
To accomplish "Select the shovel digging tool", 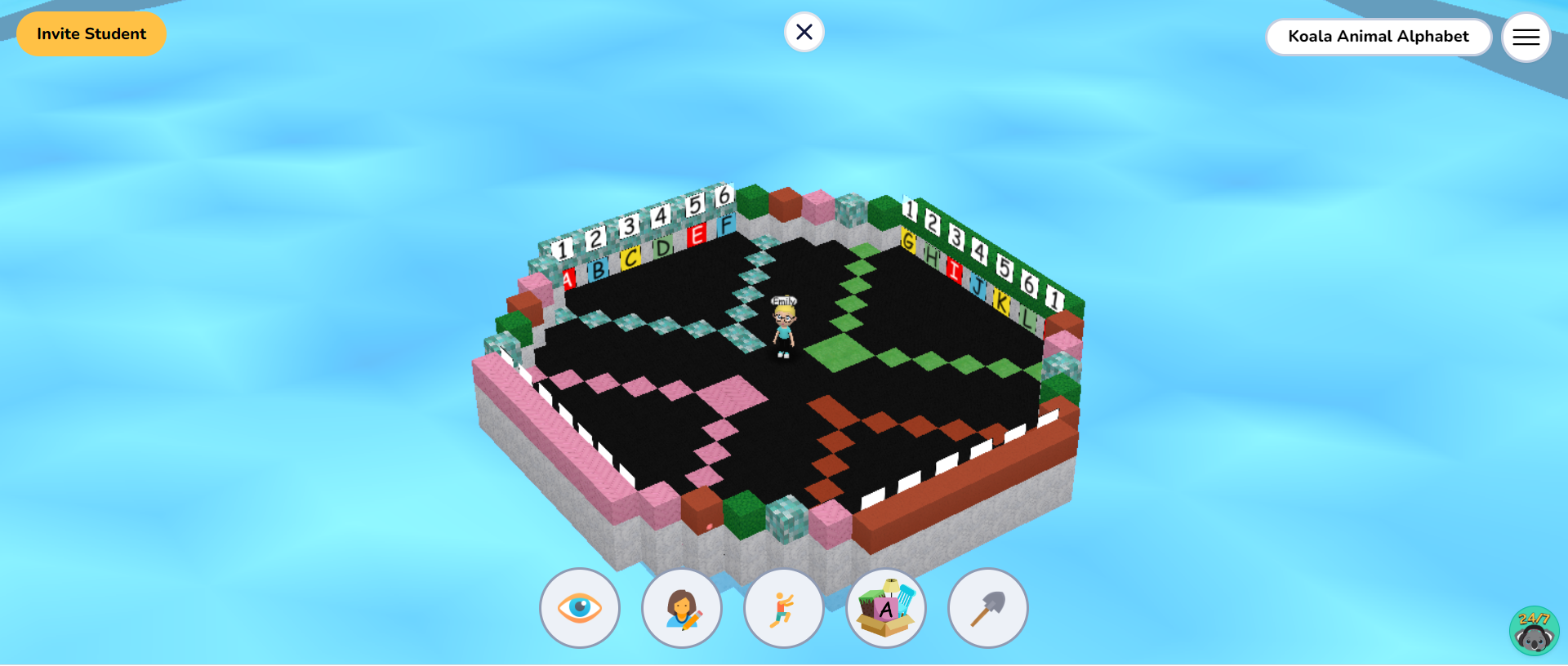I will click(987, 607).
